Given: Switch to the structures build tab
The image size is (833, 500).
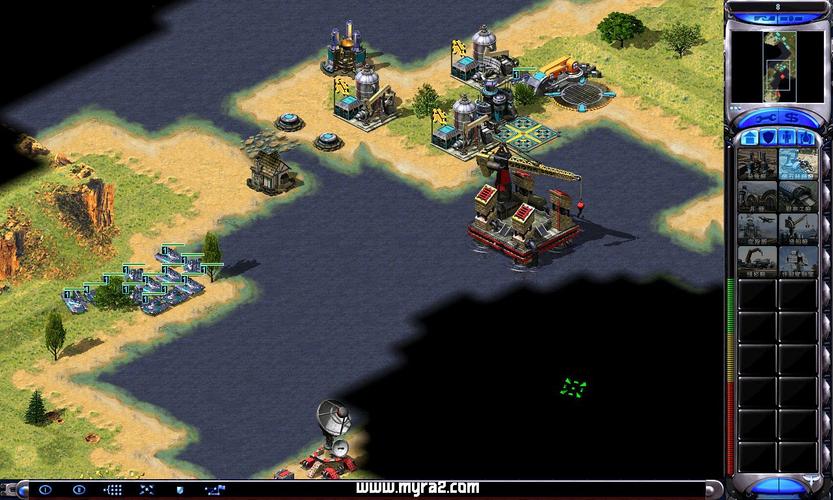Looking at the screenshot, I should click(747, 137).
